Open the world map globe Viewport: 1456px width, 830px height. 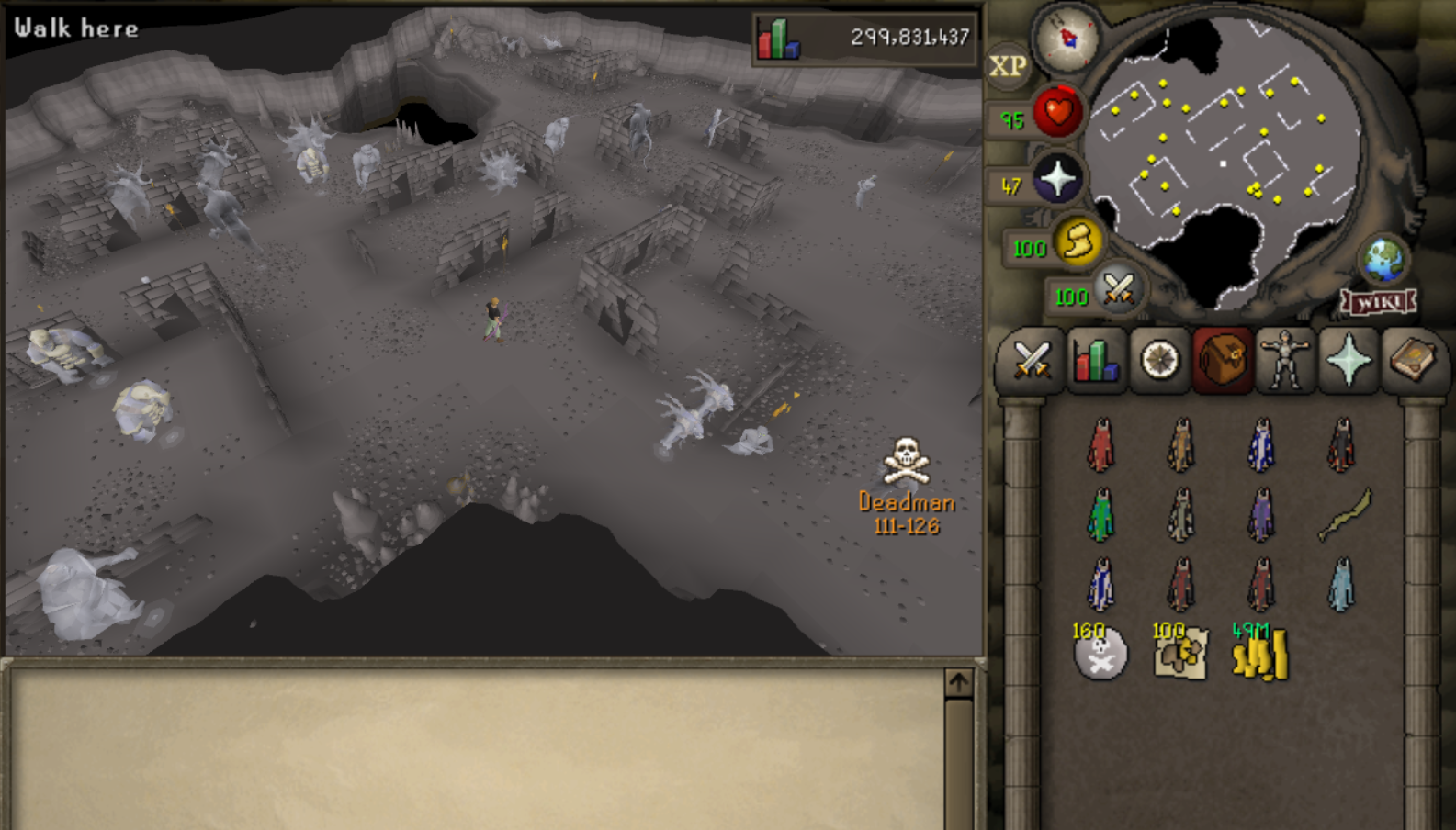pyautogui.click(x=1383, y=260)
